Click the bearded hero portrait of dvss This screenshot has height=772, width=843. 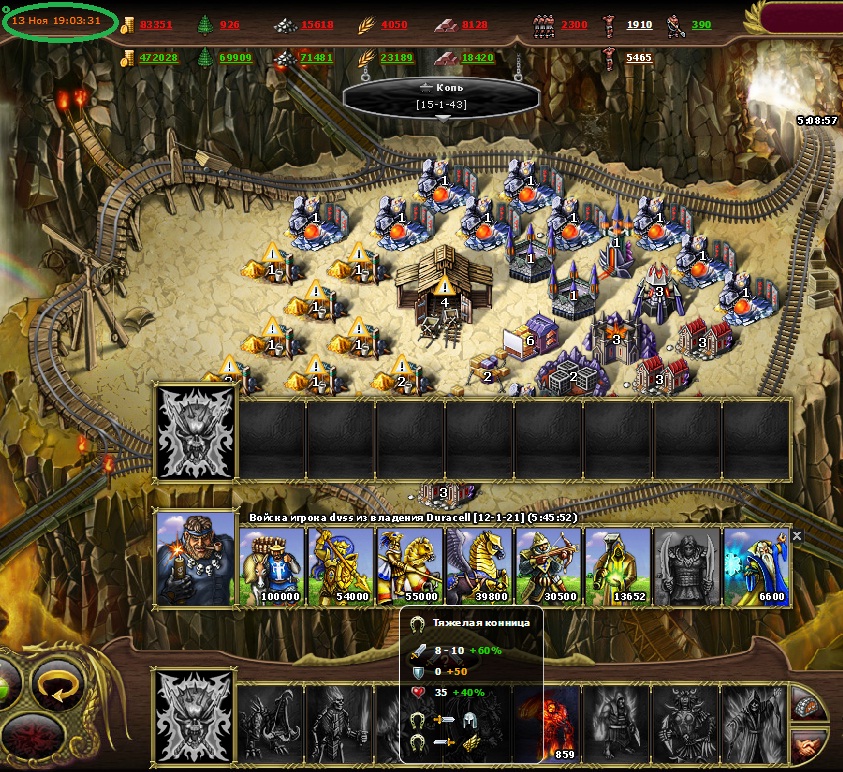[x=195, y=559]
